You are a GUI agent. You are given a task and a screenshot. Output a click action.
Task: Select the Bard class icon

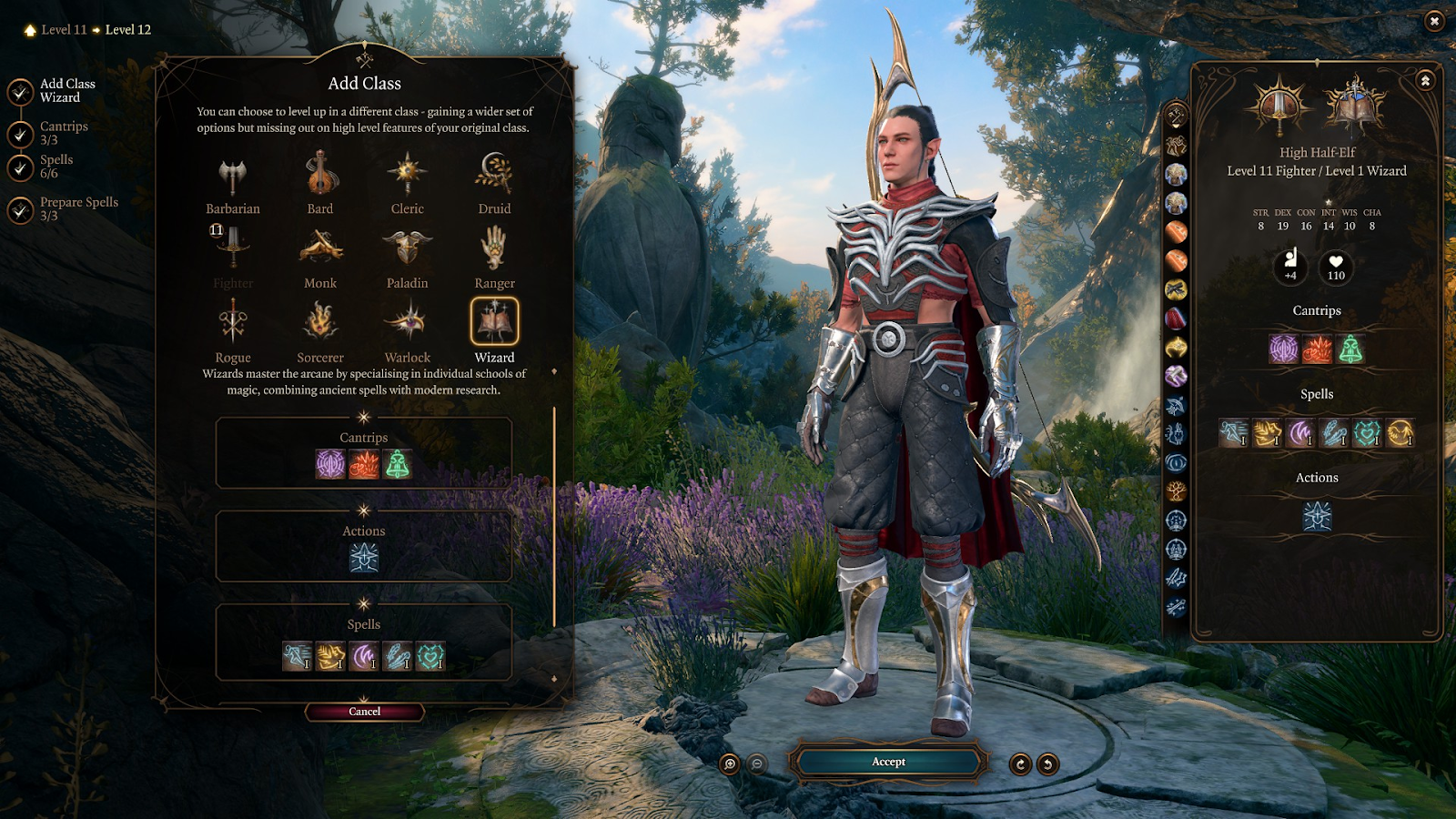[320, 175]
